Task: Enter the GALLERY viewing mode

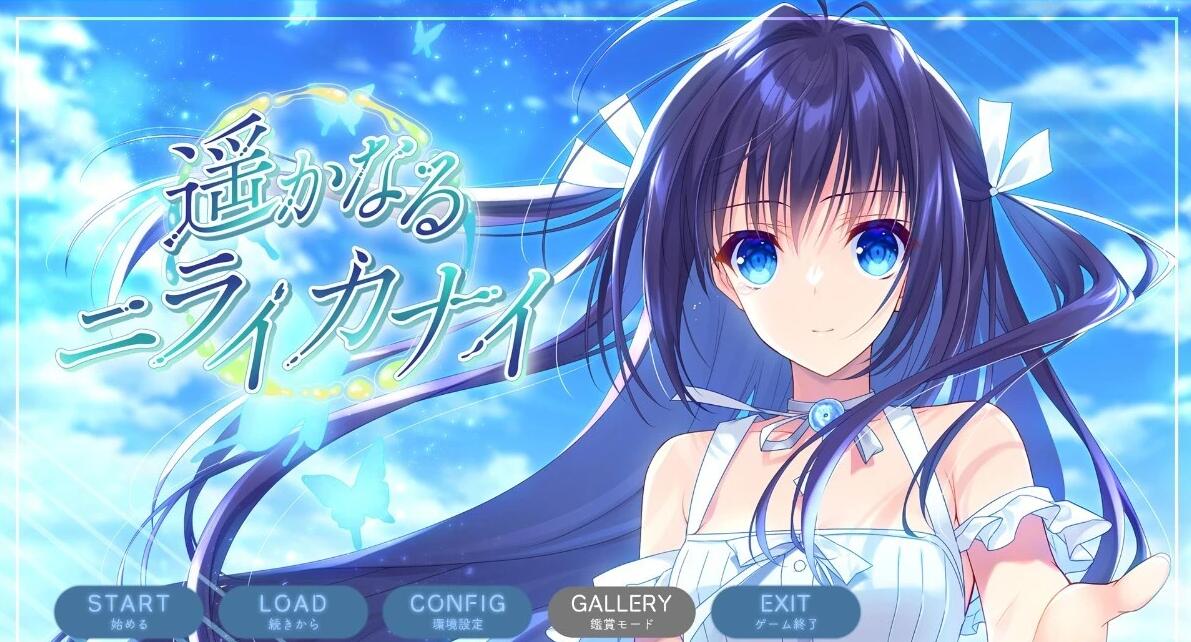Action: tap(621, 611)
